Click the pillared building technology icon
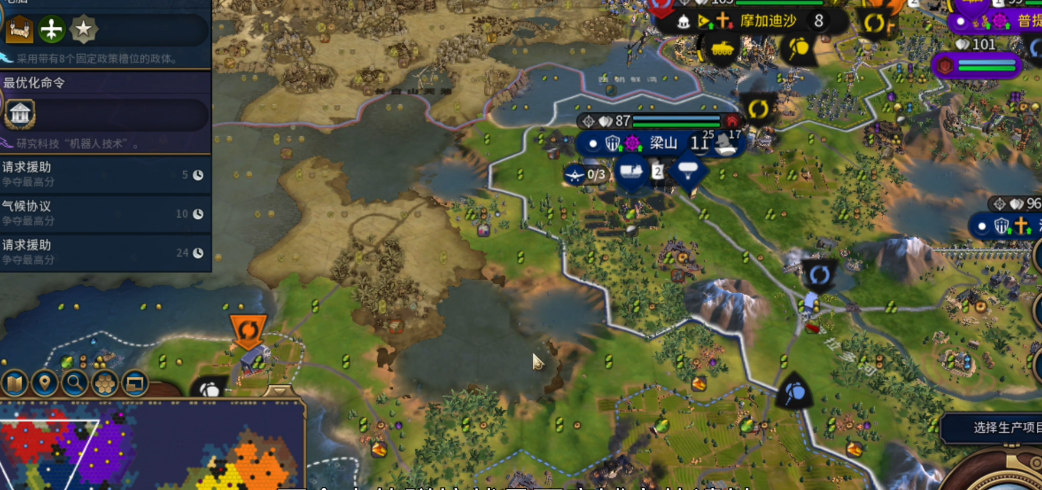The height and width of the screenshot is (490, 1042). [x=19, y=114]
